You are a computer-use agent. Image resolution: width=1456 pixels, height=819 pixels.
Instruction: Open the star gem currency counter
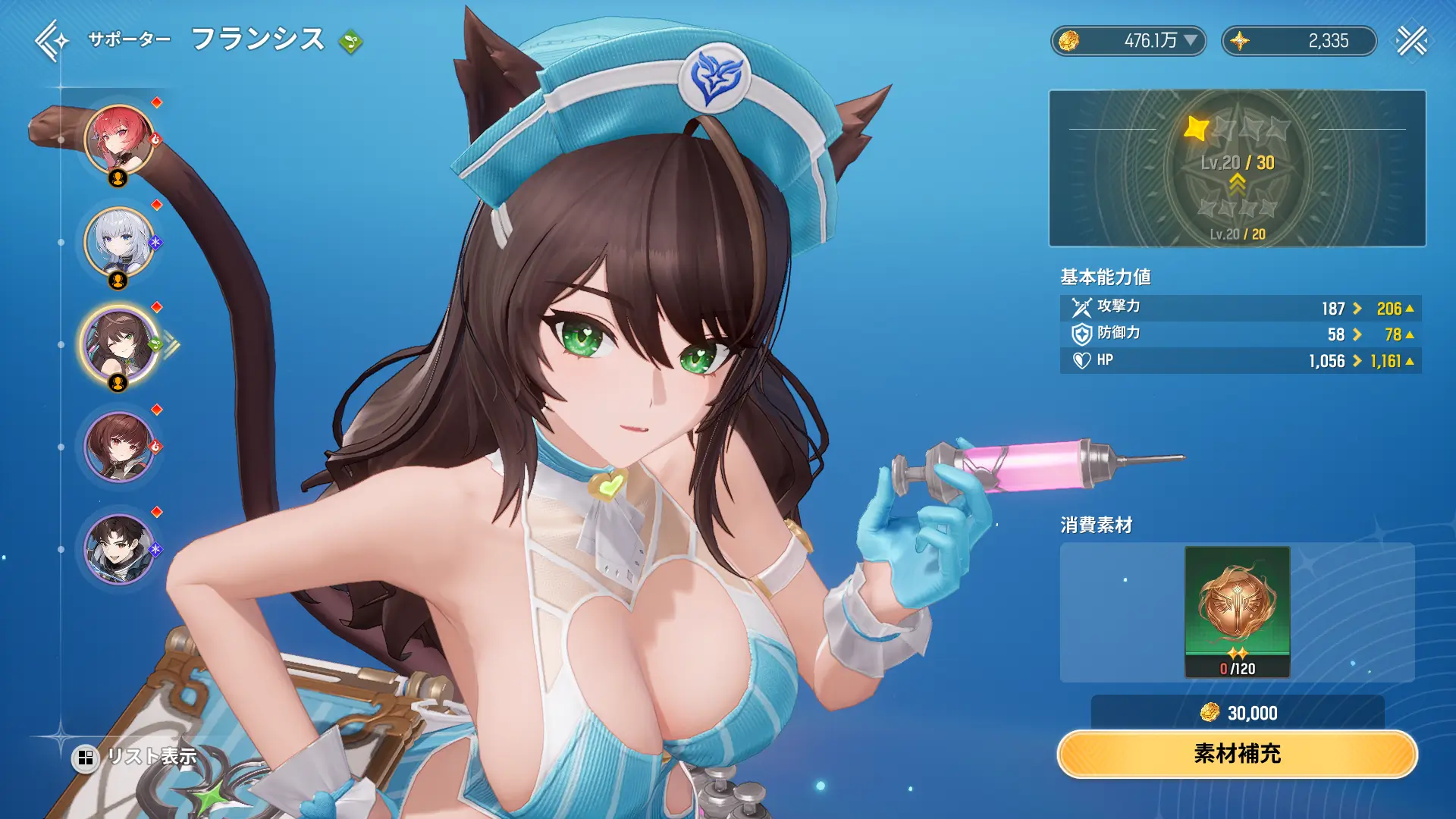click(x=1298, y=41)
